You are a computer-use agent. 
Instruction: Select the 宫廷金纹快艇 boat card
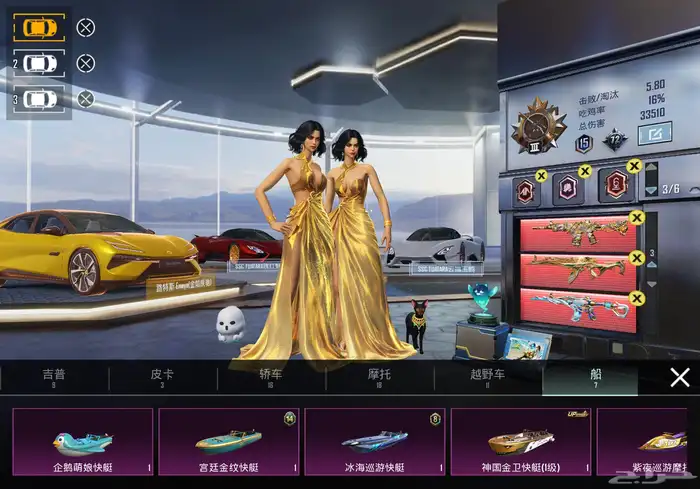(229, 441)
